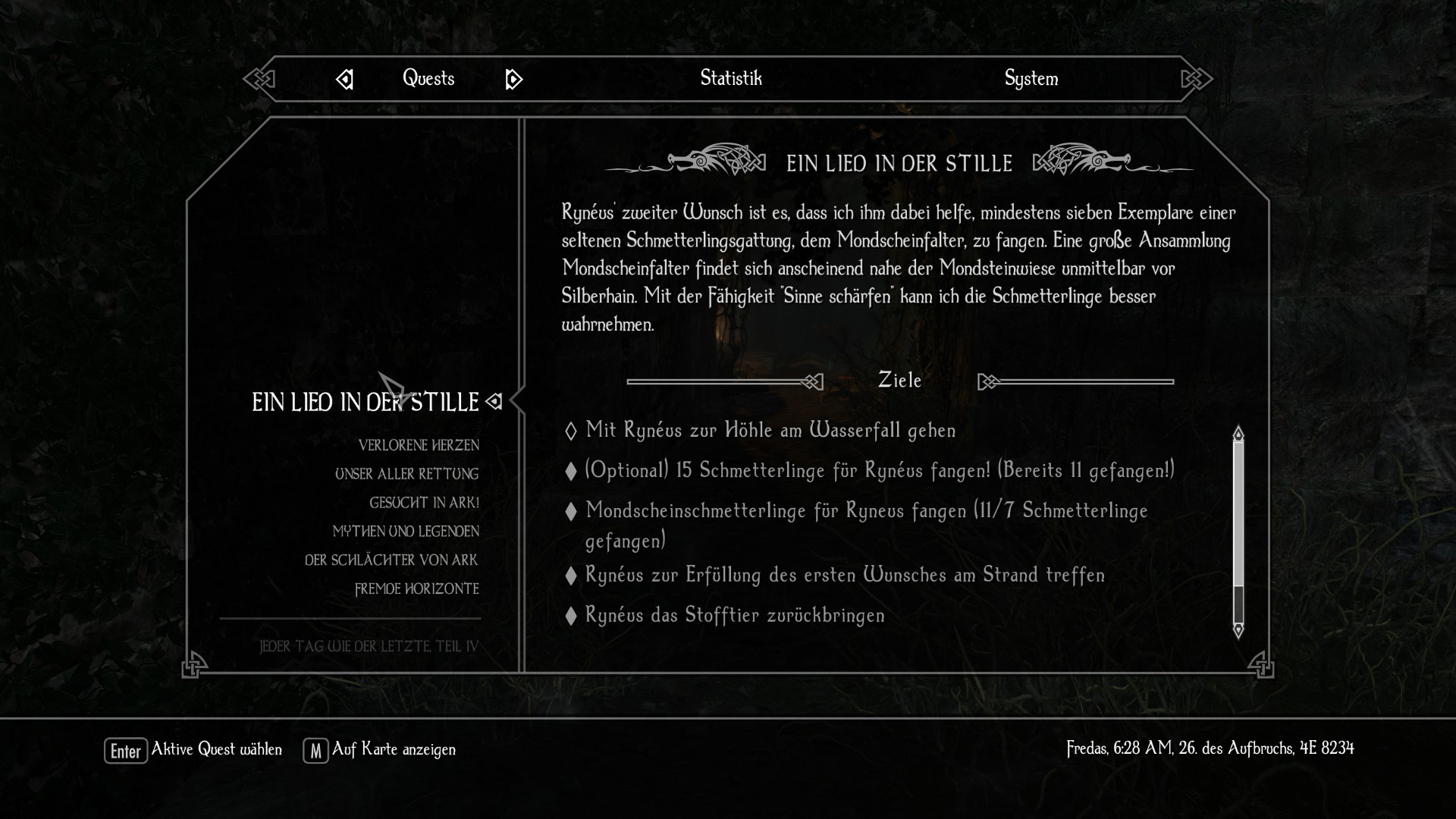Choose the Verlorene Herzen quest
This screenshot has height=819, width=1456.
click(419, 445)
